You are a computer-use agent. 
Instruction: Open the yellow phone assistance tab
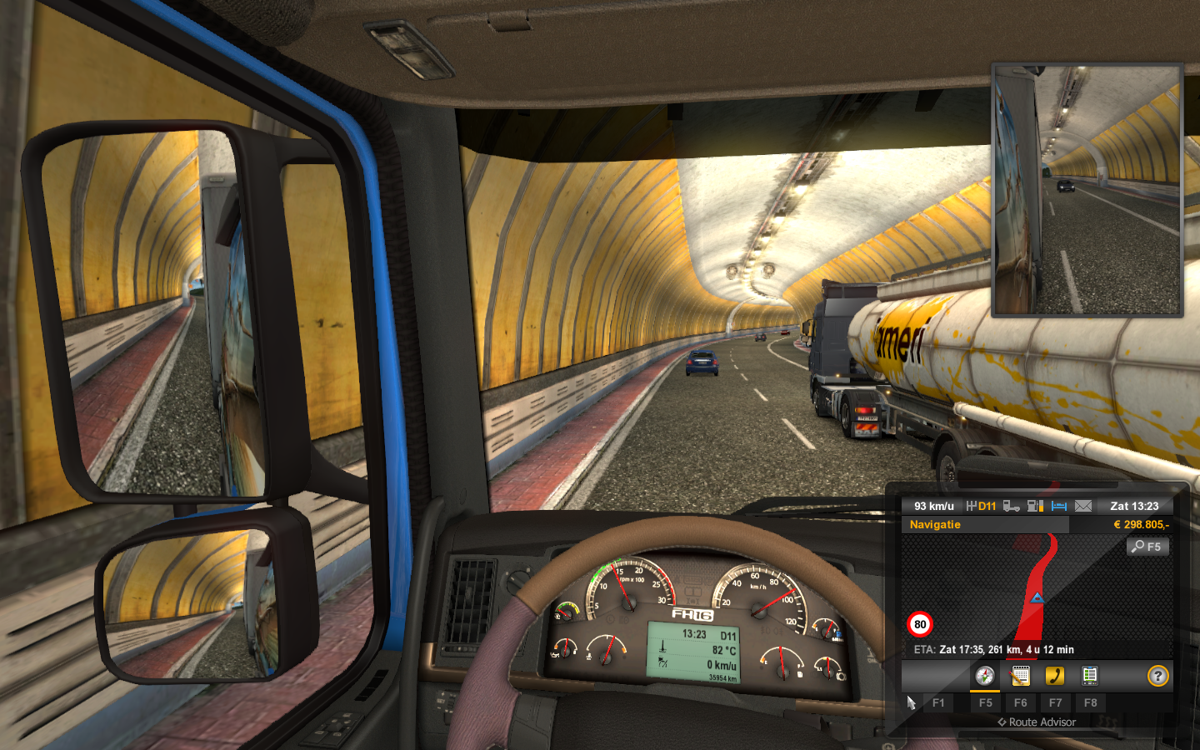point(1054,676)
